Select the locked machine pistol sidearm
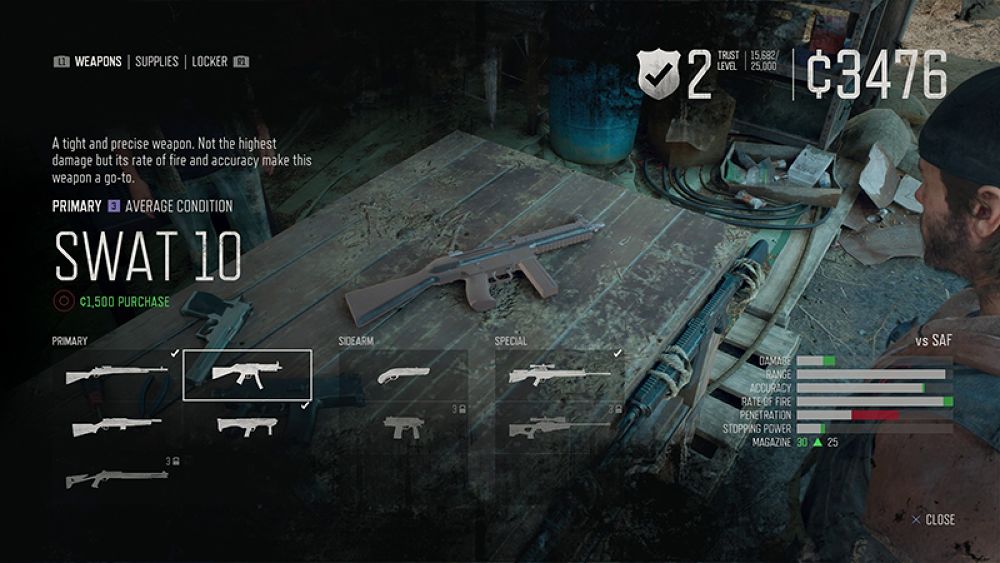 [x=403, y=427]
